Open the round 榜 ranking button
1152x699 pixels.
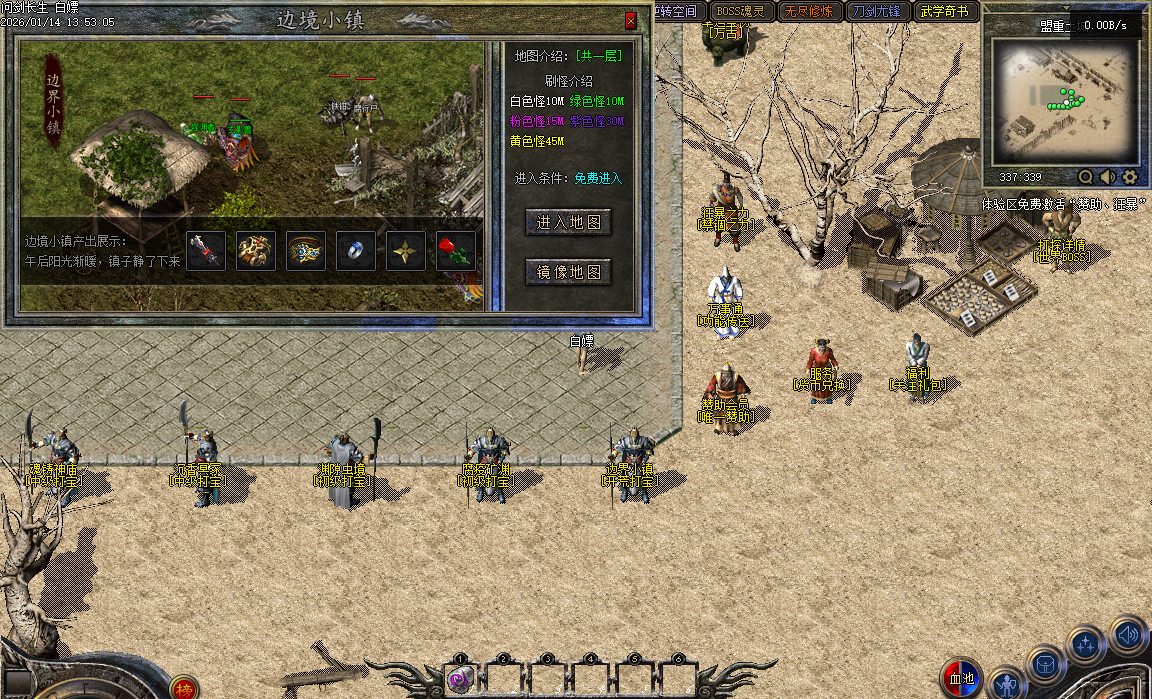click(x=183, y=688)
